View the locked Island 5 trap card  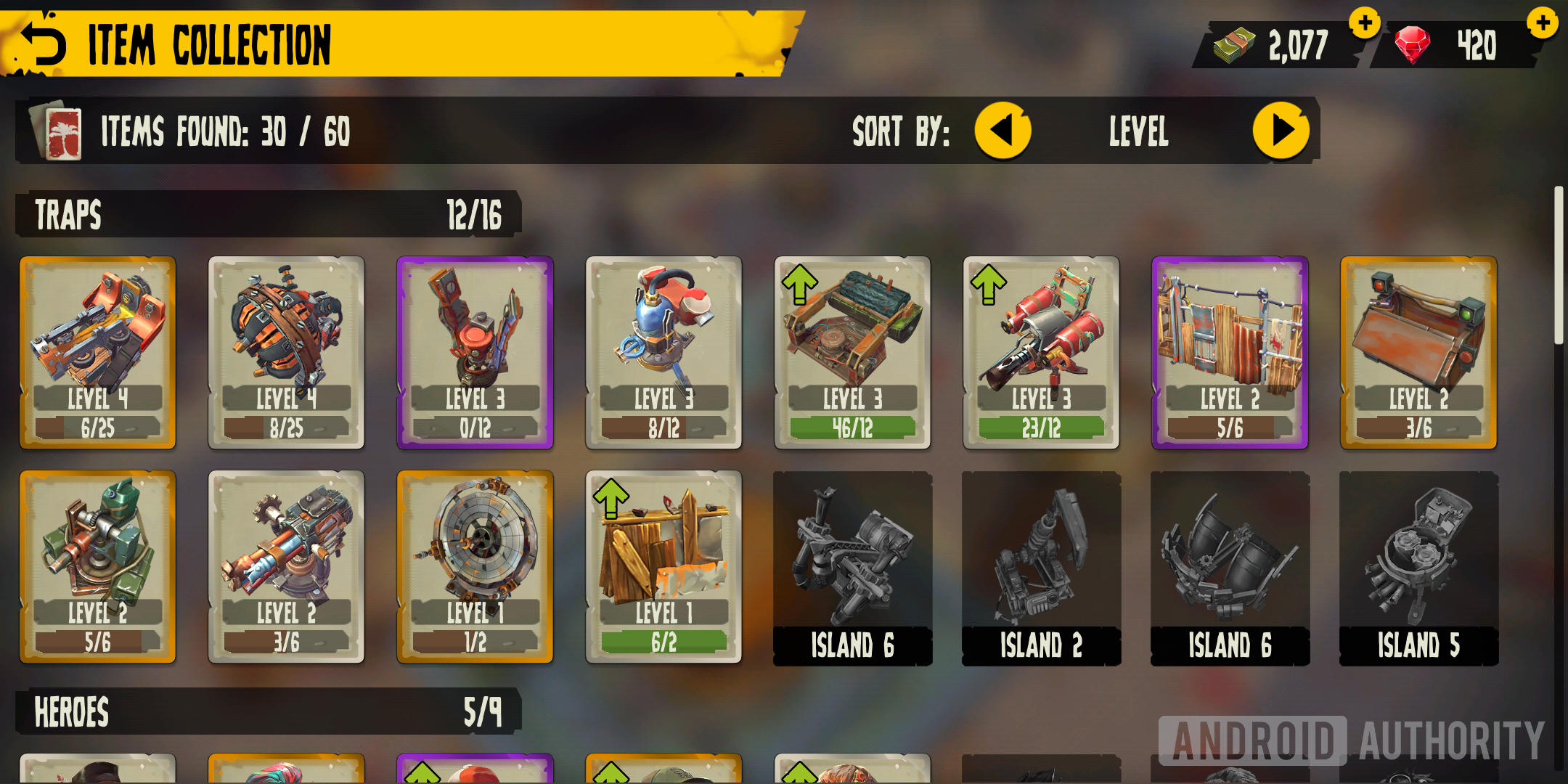tap(1419, 568)
